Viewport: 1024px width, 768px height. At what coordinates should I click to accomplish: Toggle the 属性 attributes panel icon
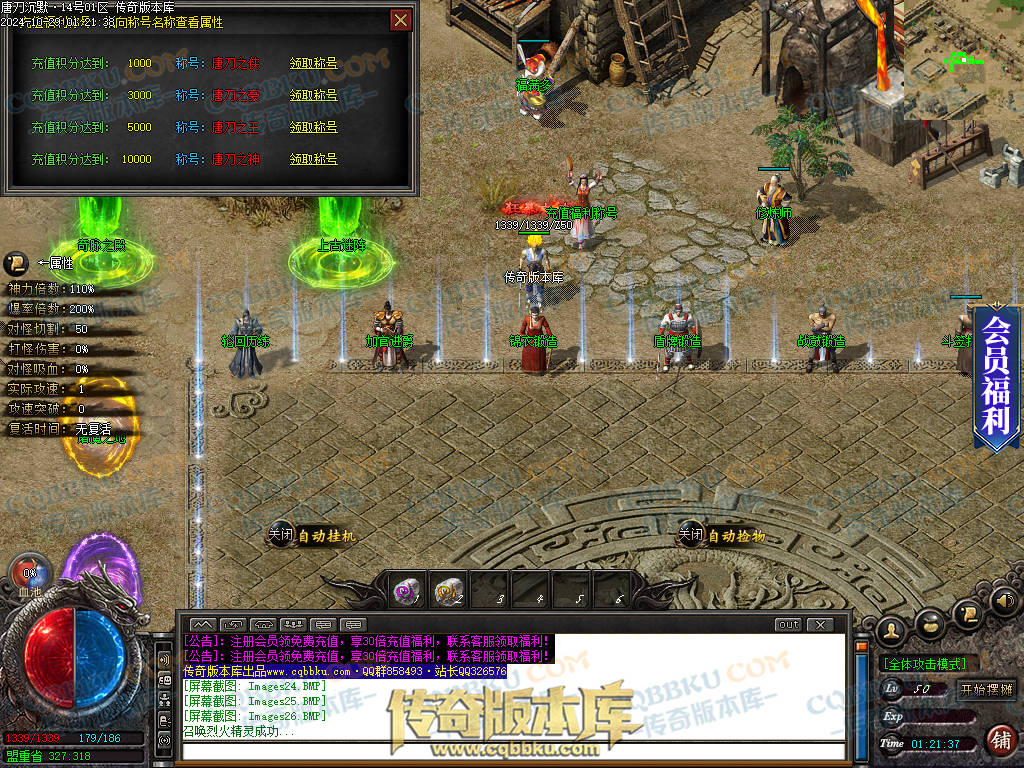click(x=16, y=263)
